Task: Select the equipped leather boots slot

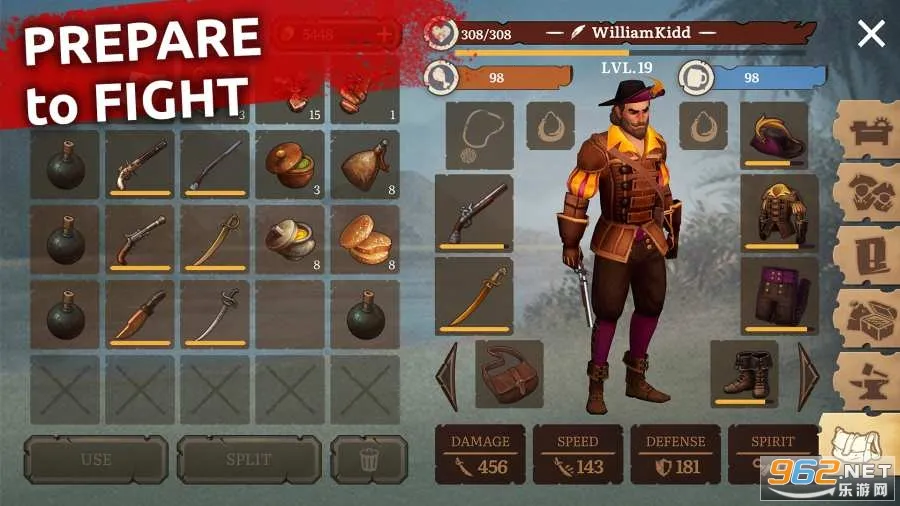Action: (744, 373)
